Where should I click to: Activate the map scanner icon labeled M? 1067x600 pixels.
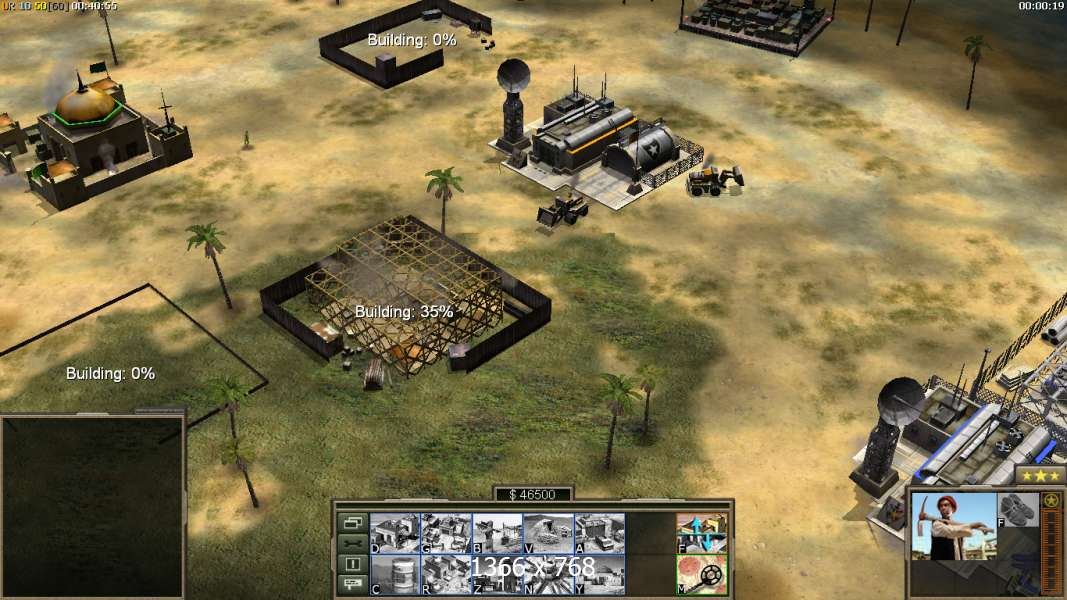[702, 574]
